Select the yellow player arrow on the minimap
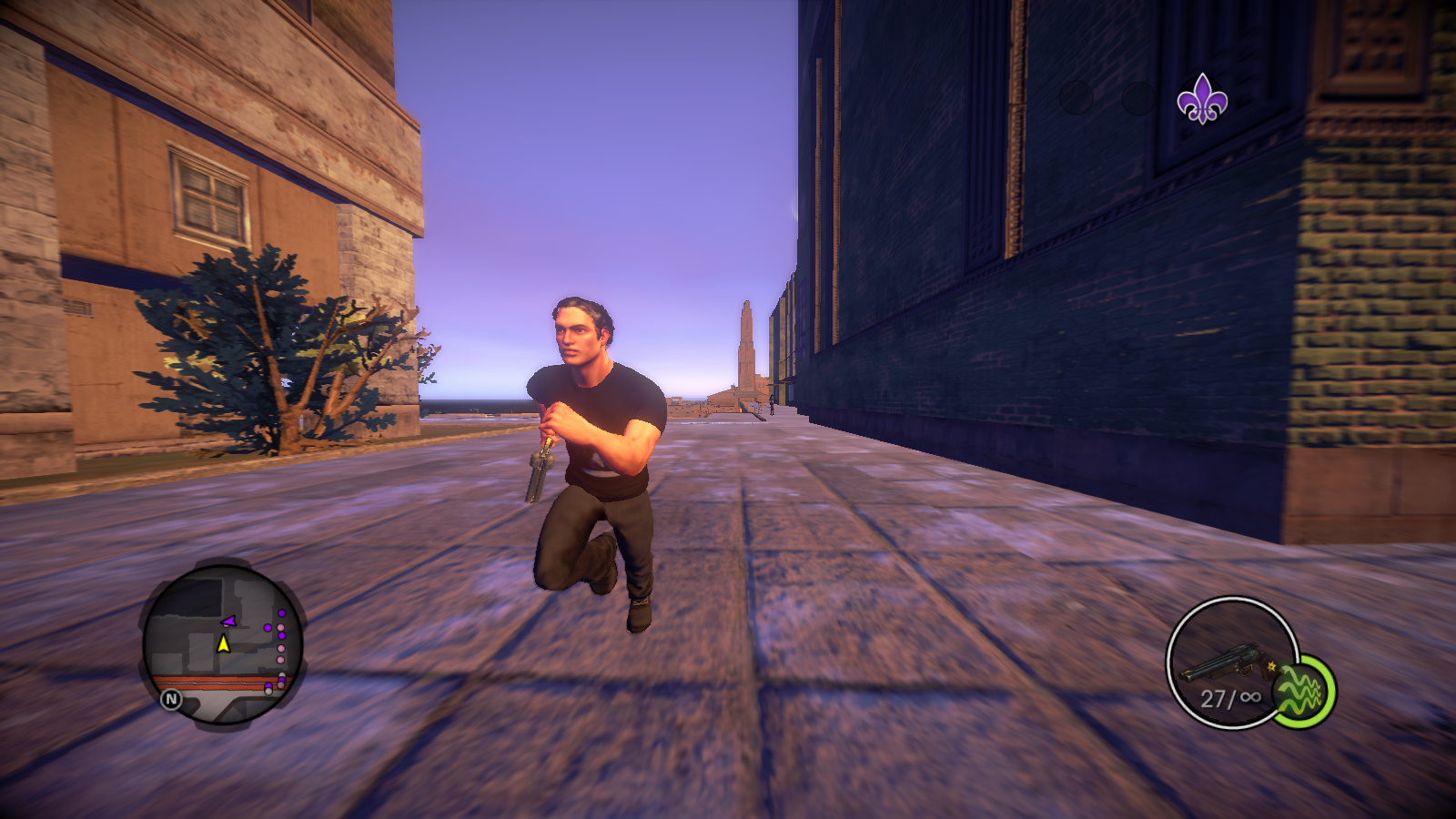This screenshot has width=1456, height=819. click(224, 644)
